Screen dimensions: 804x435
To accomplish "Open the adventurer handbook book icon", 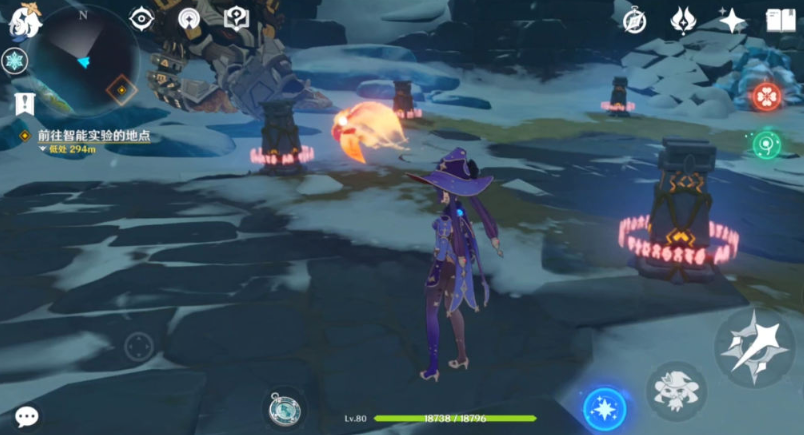I will [780, 20].
